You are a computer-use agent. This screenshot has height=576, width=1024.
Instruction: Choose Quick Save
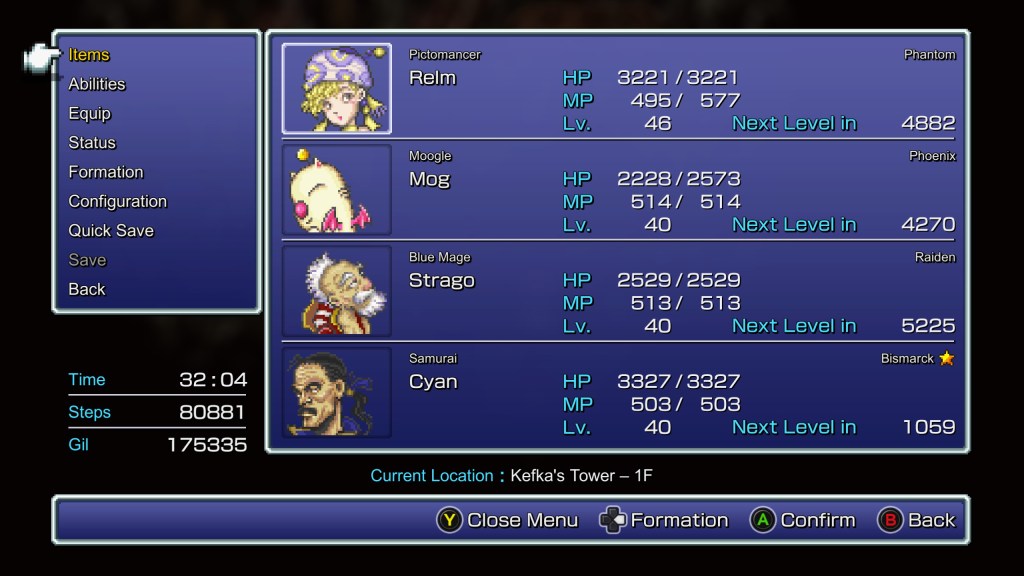point(111,230)
